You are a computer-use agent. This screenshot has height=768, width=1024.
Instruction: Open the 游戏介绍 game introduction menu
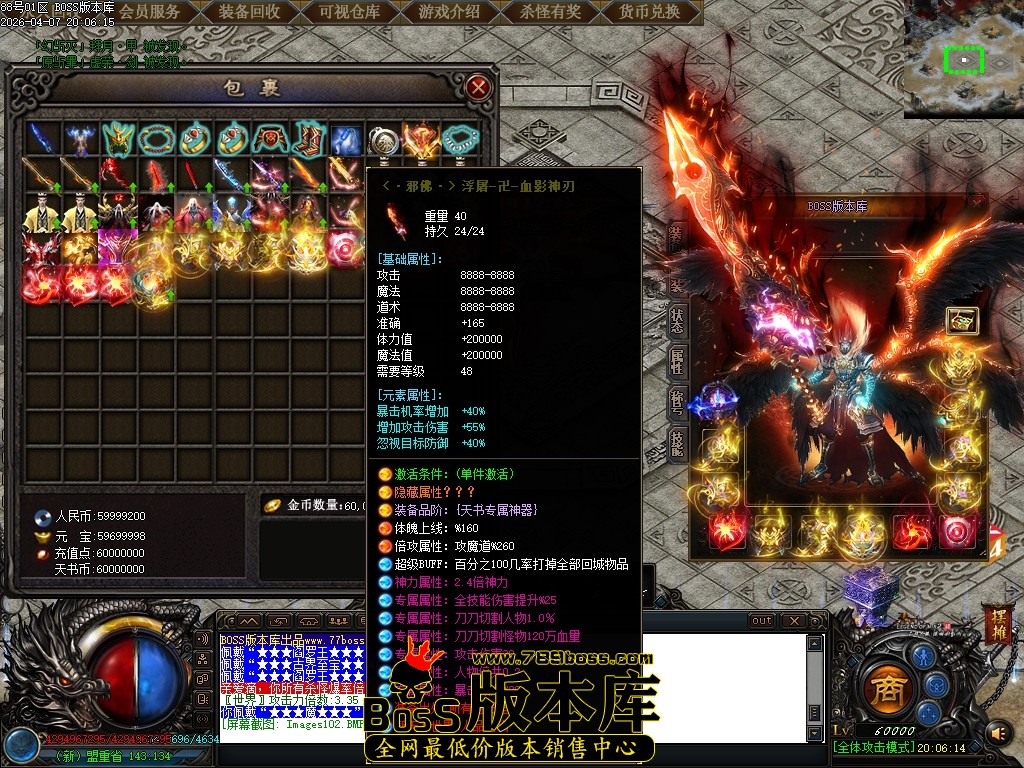pyautogui.click(x=449, y=12)
